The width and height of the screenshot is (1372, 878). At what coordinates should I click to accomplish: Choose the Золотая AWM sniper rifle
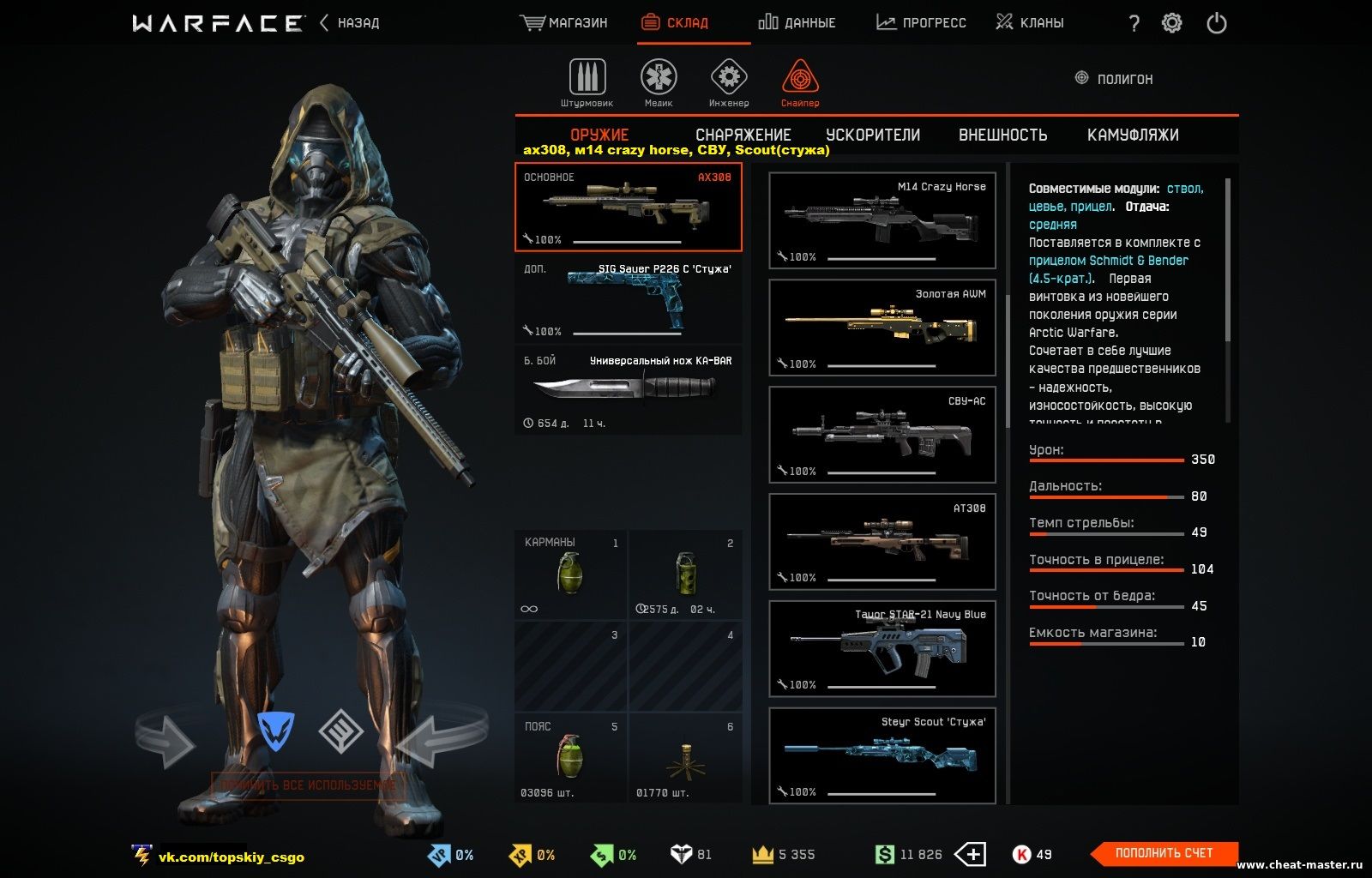pos(882,328)
